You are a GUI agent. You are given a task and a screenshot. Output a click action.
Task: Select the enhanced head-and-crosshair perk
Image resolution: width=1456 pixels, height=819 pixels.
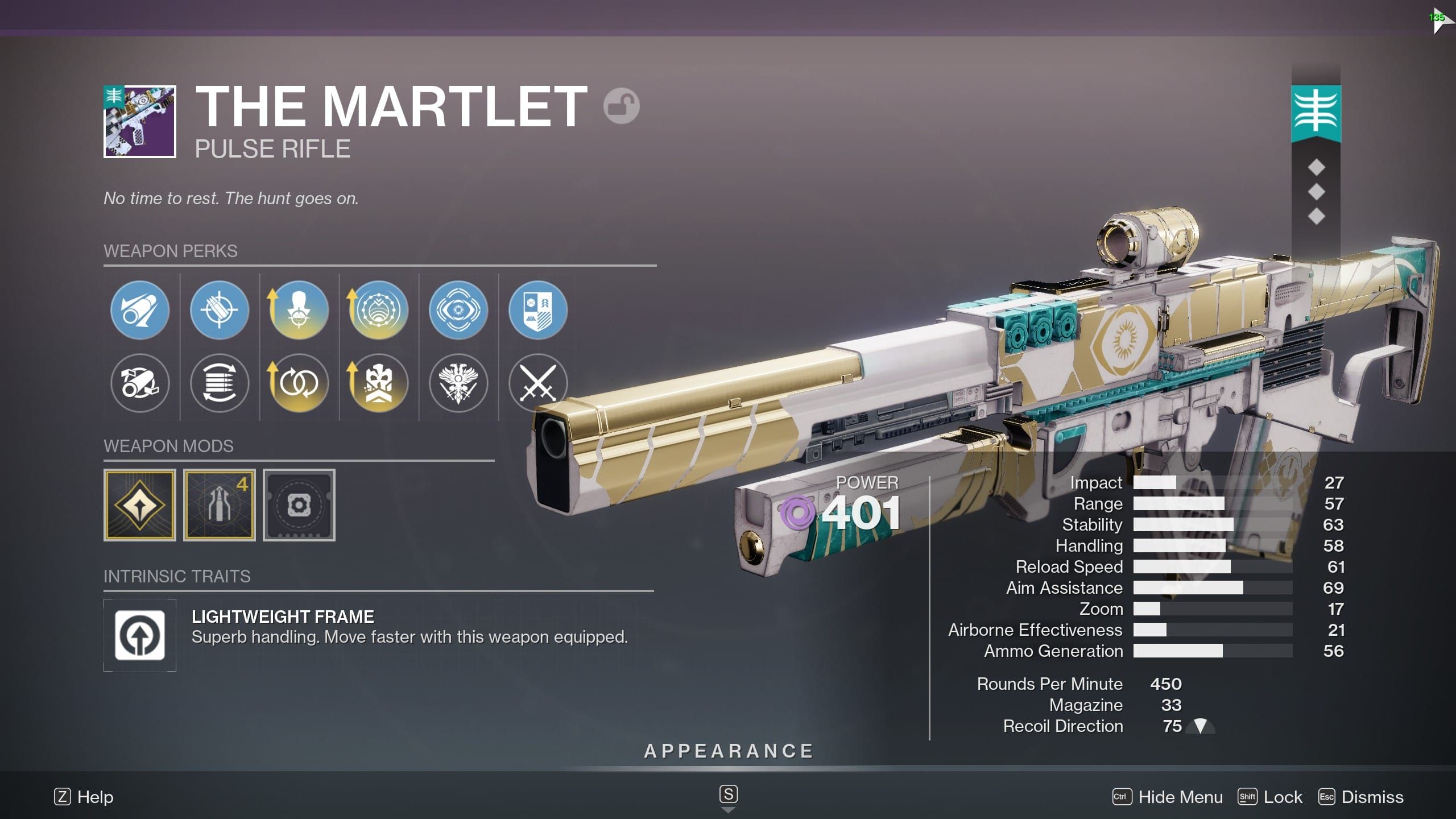coord(299,310)
